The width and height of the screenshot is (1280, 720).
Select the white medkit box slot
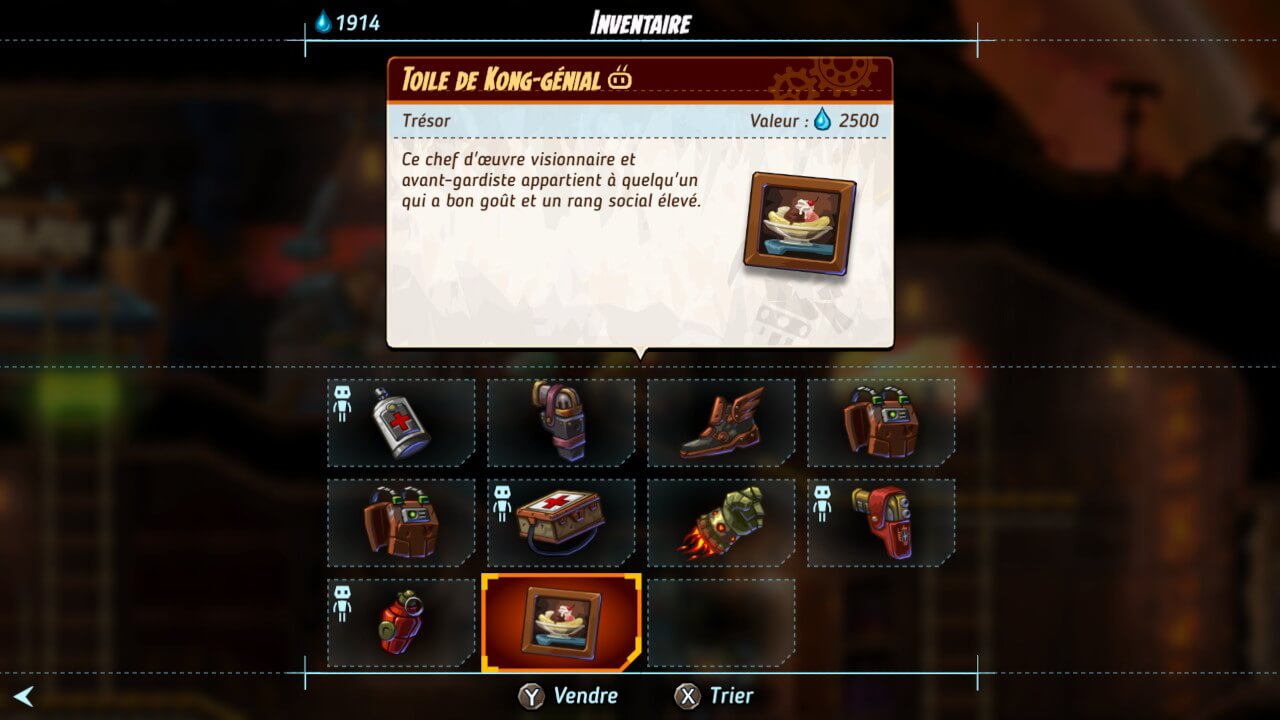tap(561, 522)
